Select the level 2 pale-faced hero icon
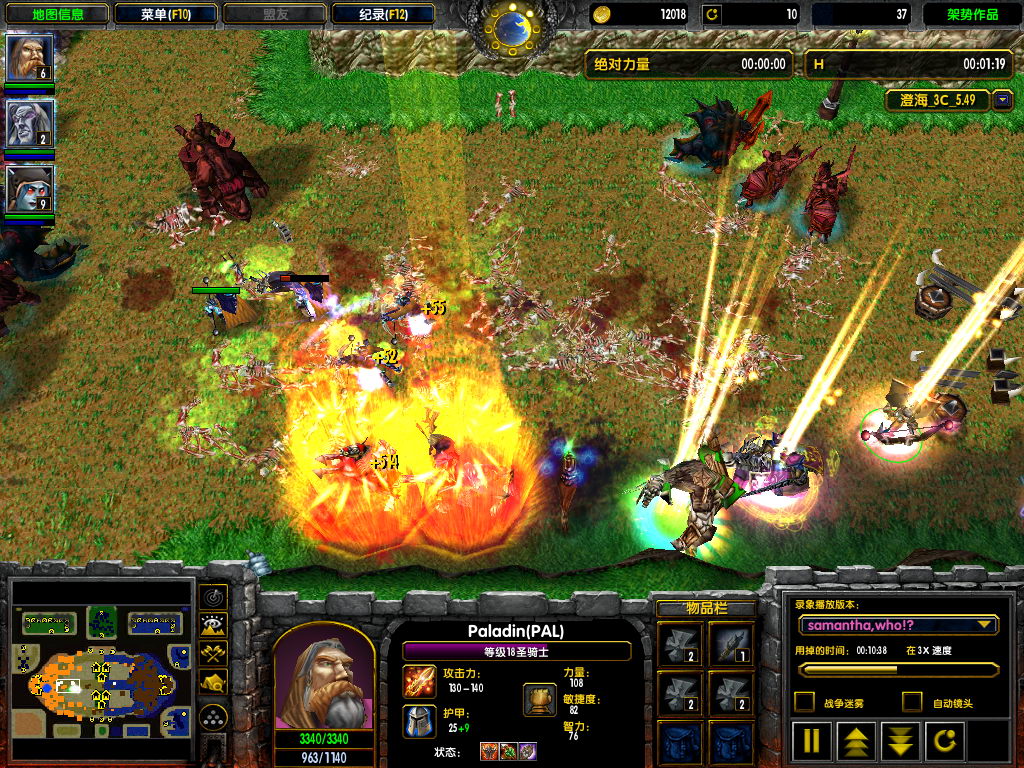Viewport: 1024px width, 768px height. pyautogui.click(x=30, y=123)
